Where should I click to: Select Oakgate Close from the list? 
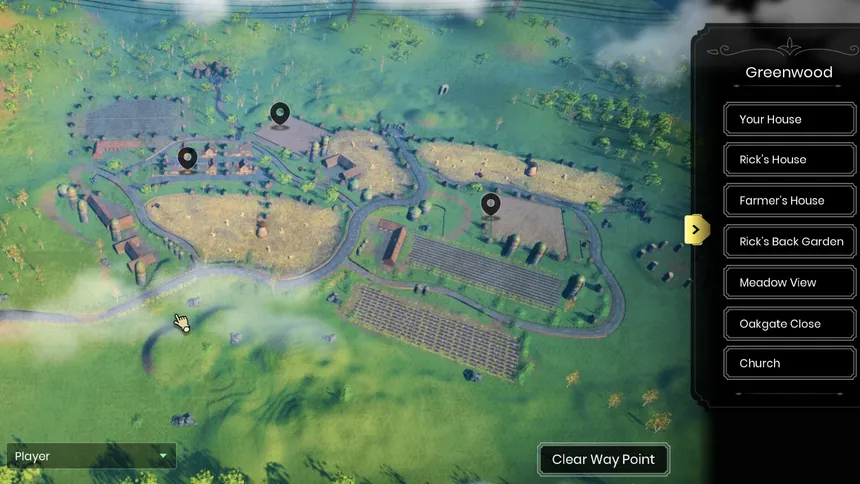790,324
